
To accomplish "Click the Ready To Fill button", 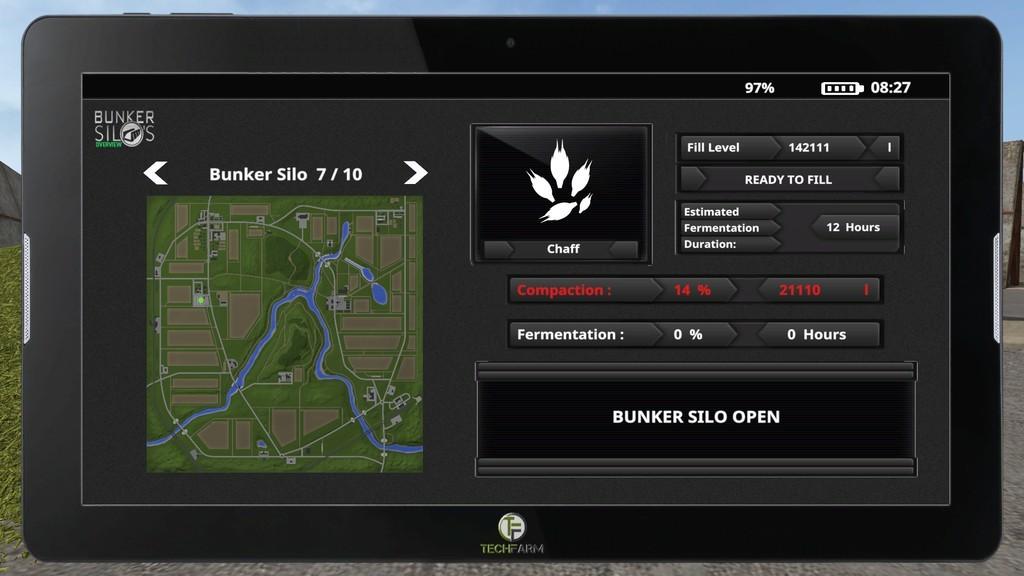I will (788, 180).
